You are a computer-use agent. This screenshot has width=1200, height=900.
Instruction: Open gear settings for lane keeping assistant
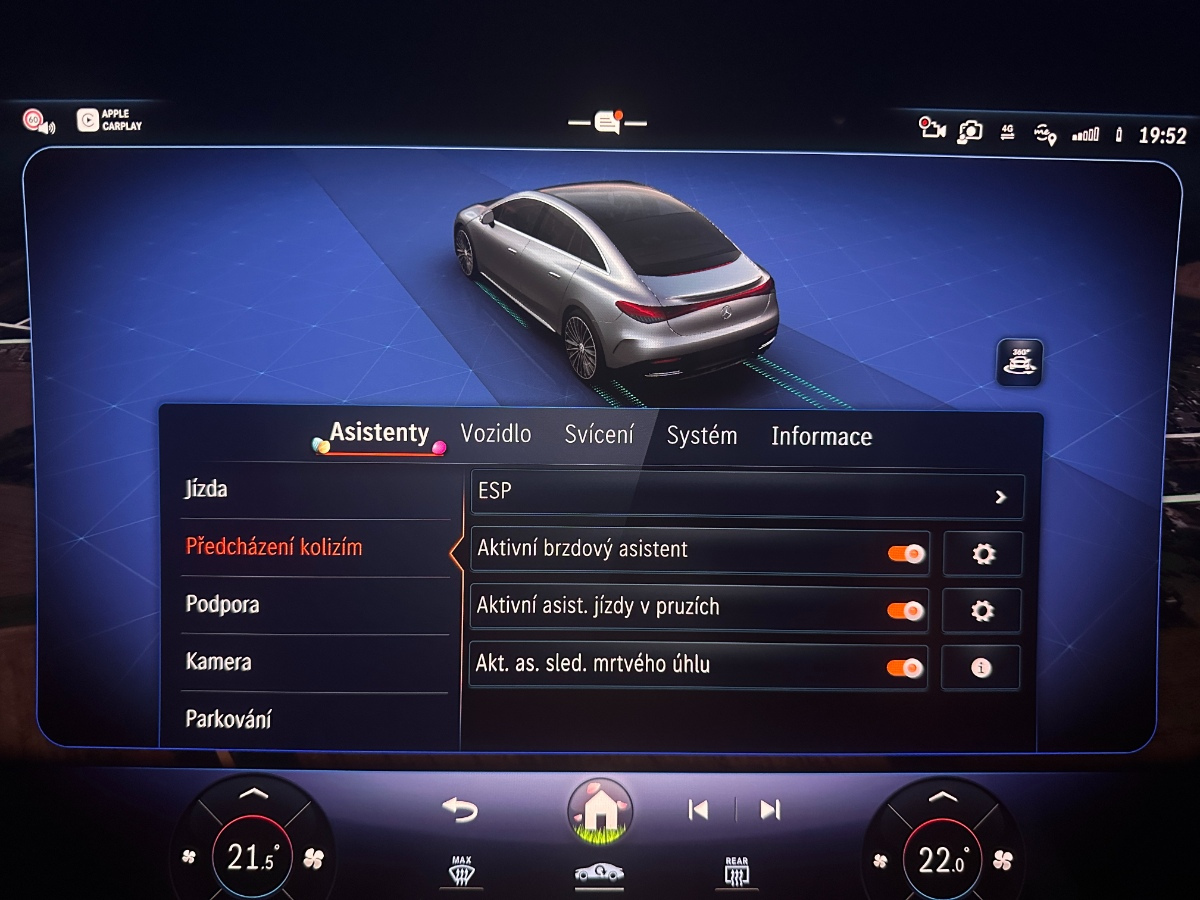click(x=981, y=611)
